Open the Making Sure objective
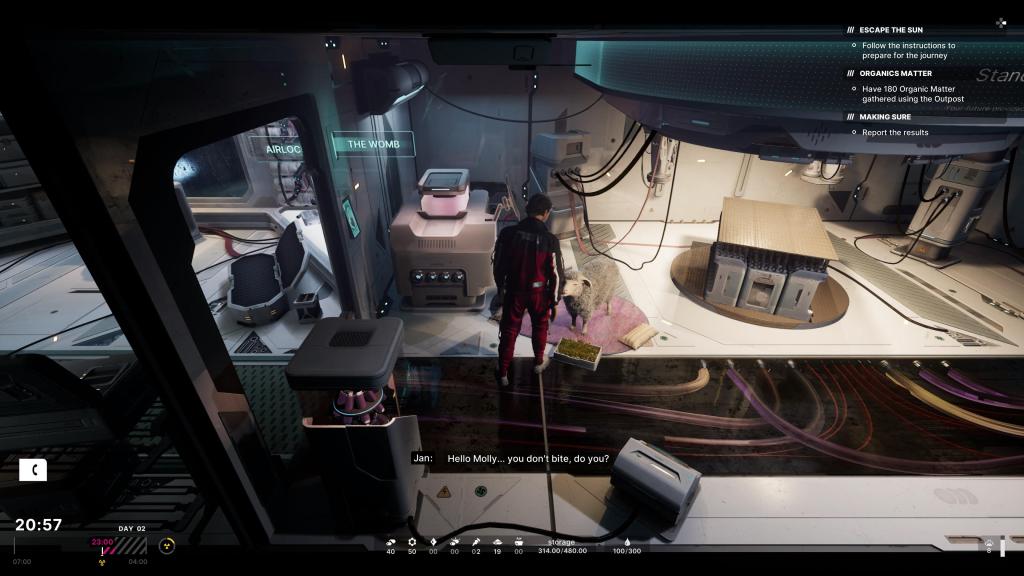 tap(887, 117)
